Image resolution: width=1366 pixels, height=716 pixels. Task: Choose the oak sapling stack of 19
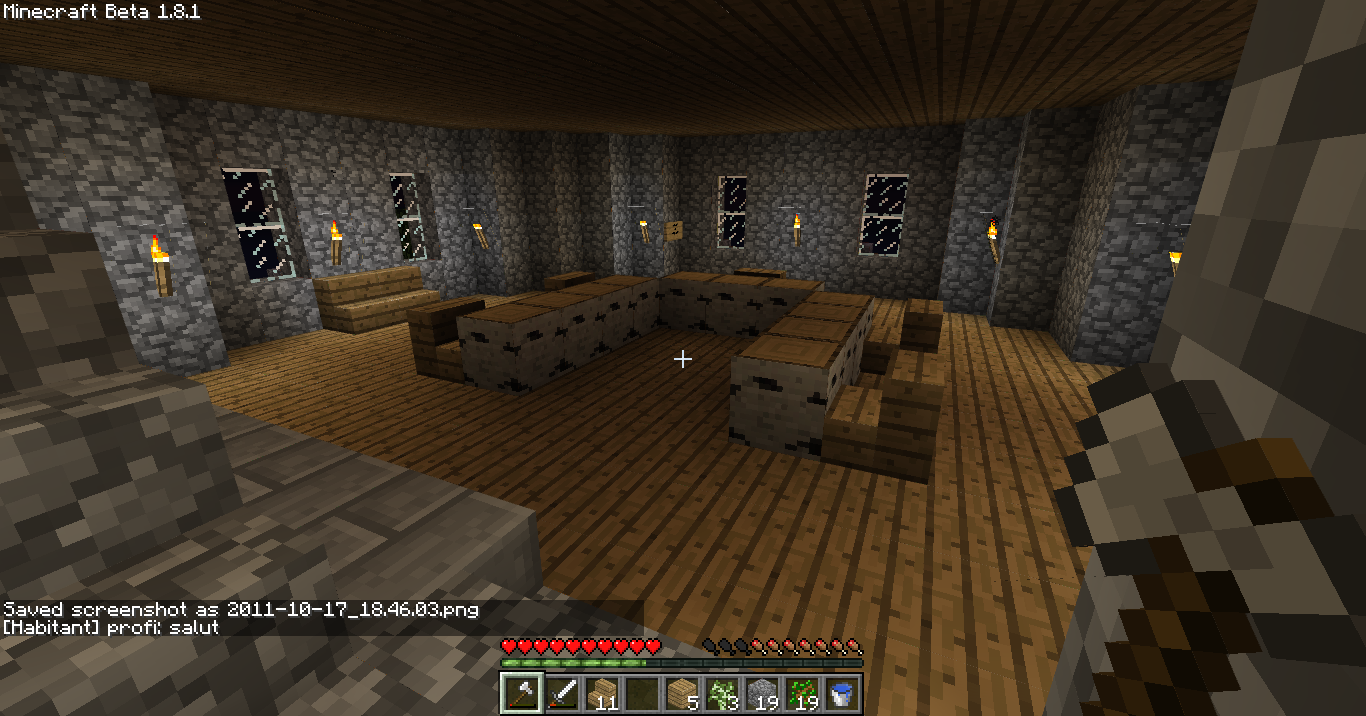click(x=801, y=693)
